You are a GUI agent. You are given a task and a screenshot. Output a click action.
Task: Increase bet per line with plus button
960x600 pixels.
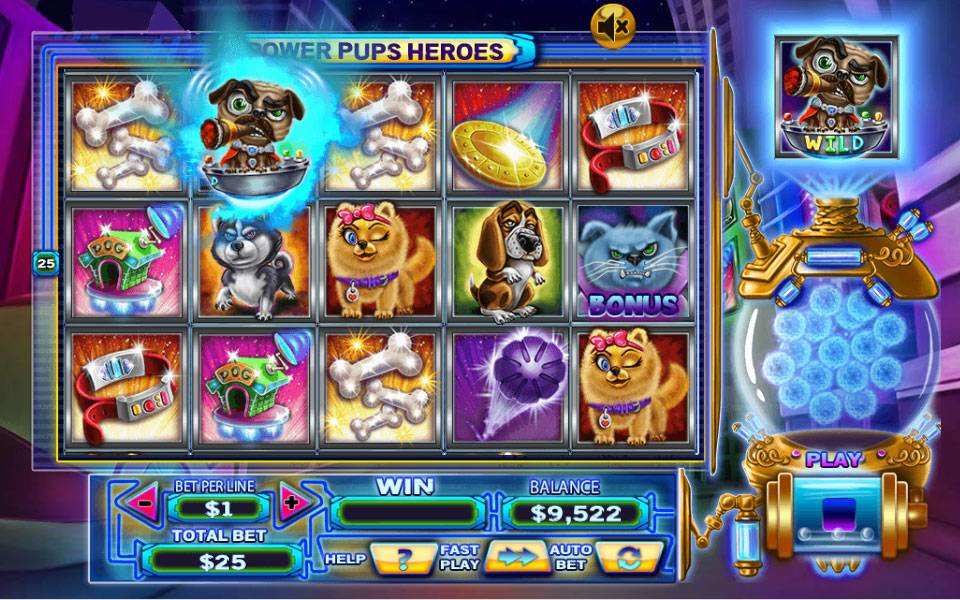click(290, 503)
